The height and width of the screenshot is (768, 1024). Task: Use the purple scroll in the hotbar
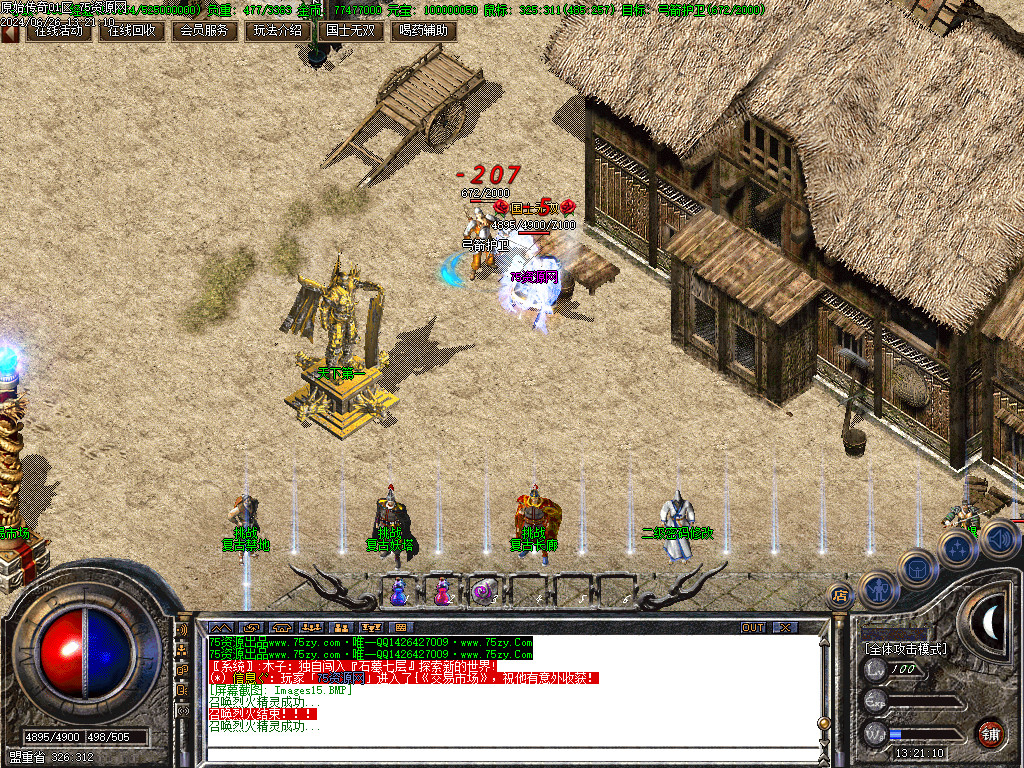point(485,592)
